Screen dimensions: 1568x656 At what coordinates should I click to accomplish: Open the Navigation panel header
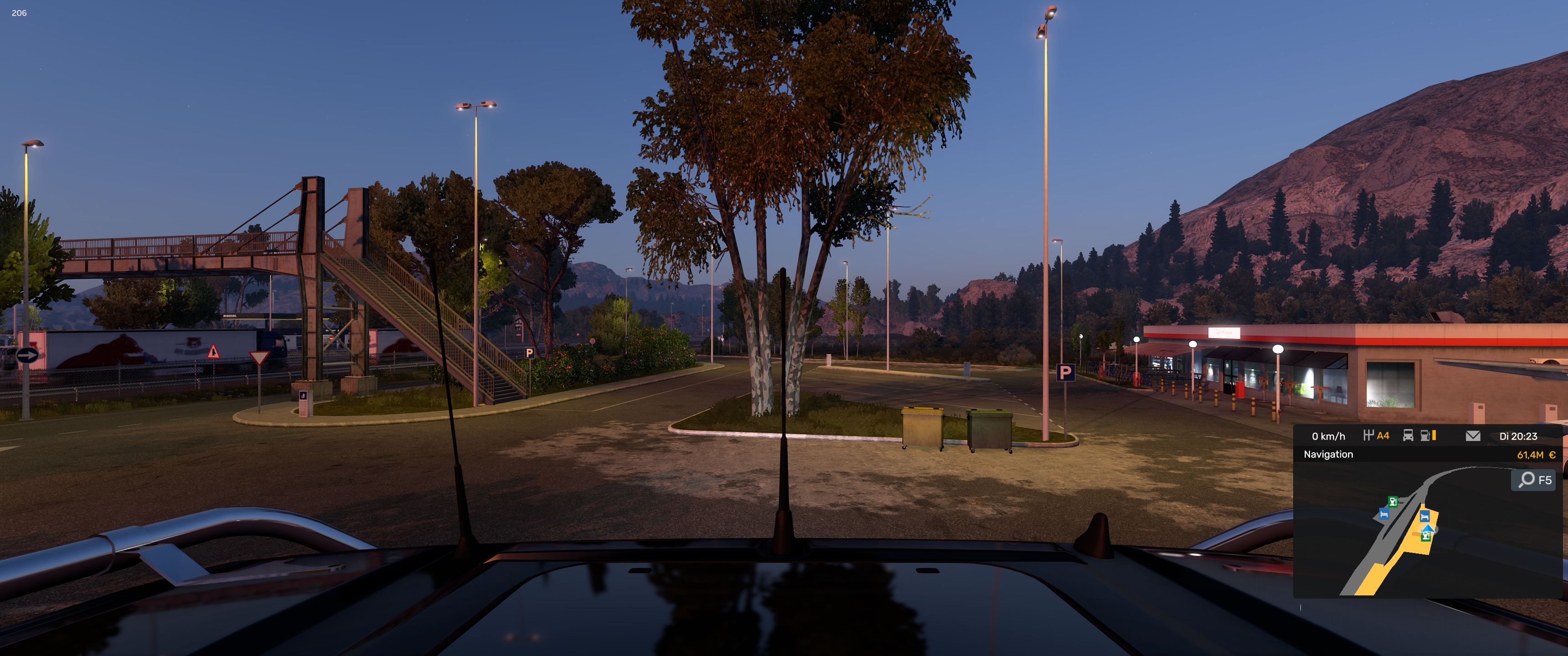(x=1328, y=455)
